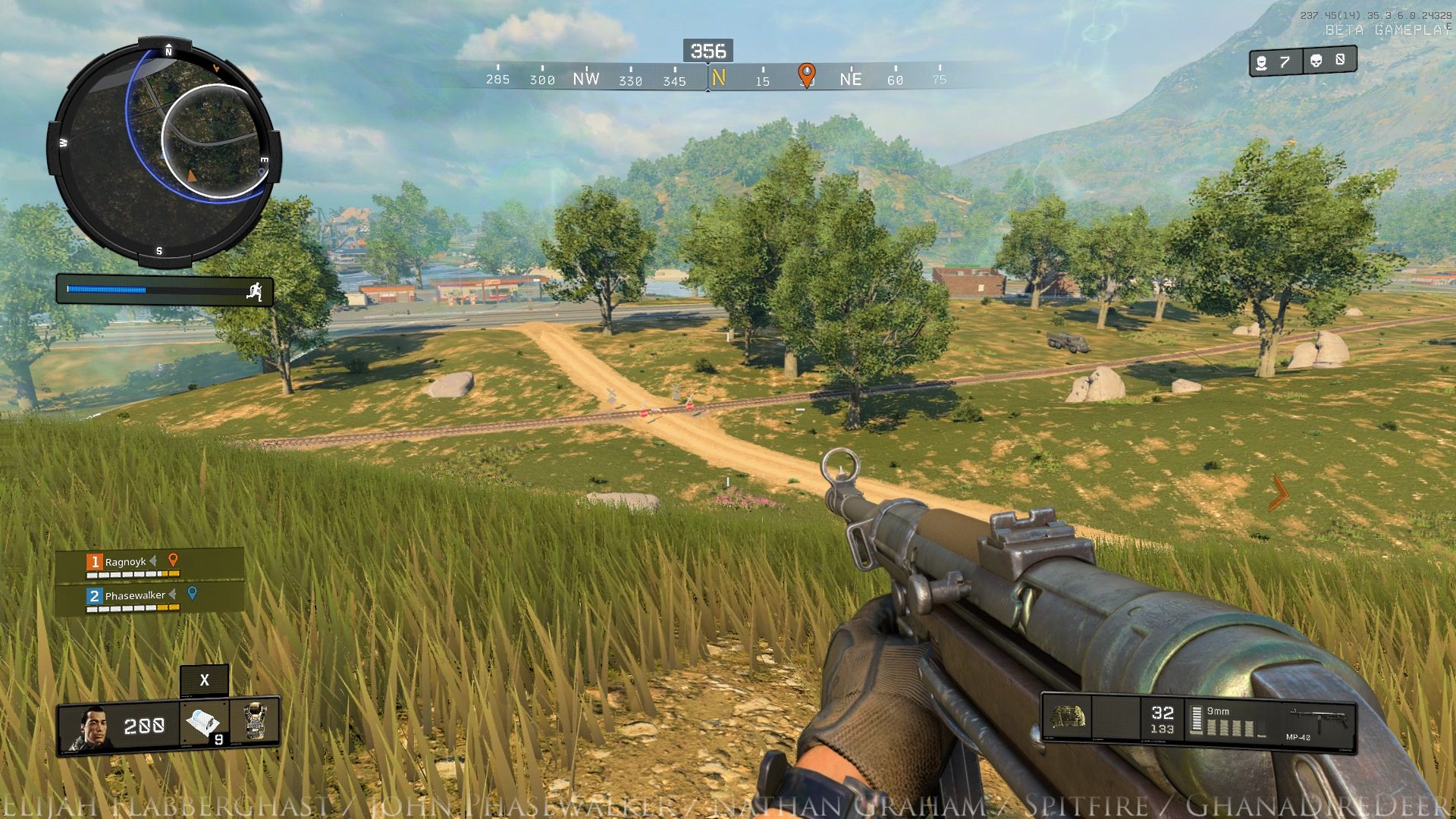This screenshot has width=1456, height=819.
Task: Click Ragnoyk's orange location pin icon
Action: tap(173, 560)
